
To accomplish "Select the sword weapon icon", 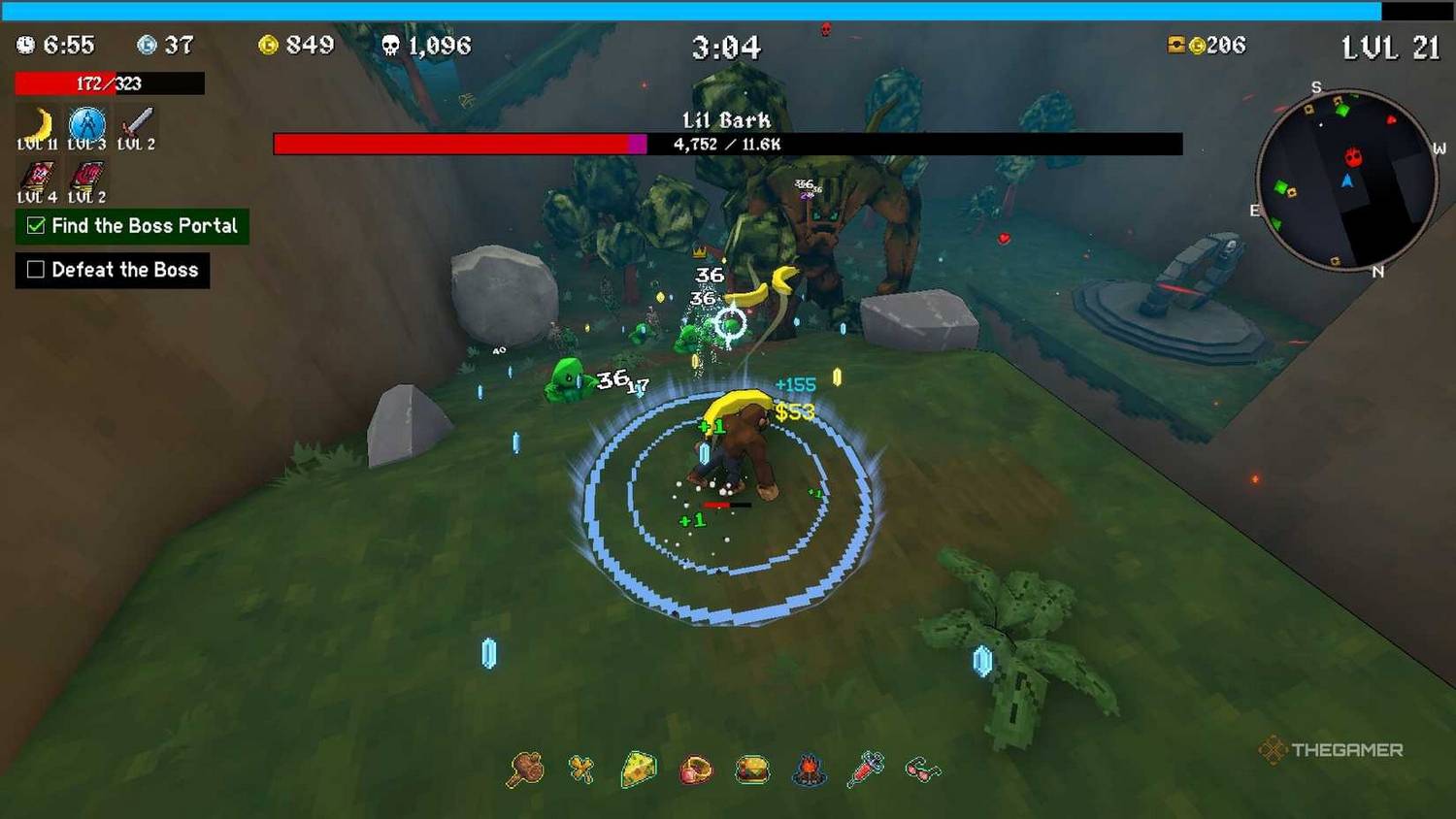I will 136,123.
